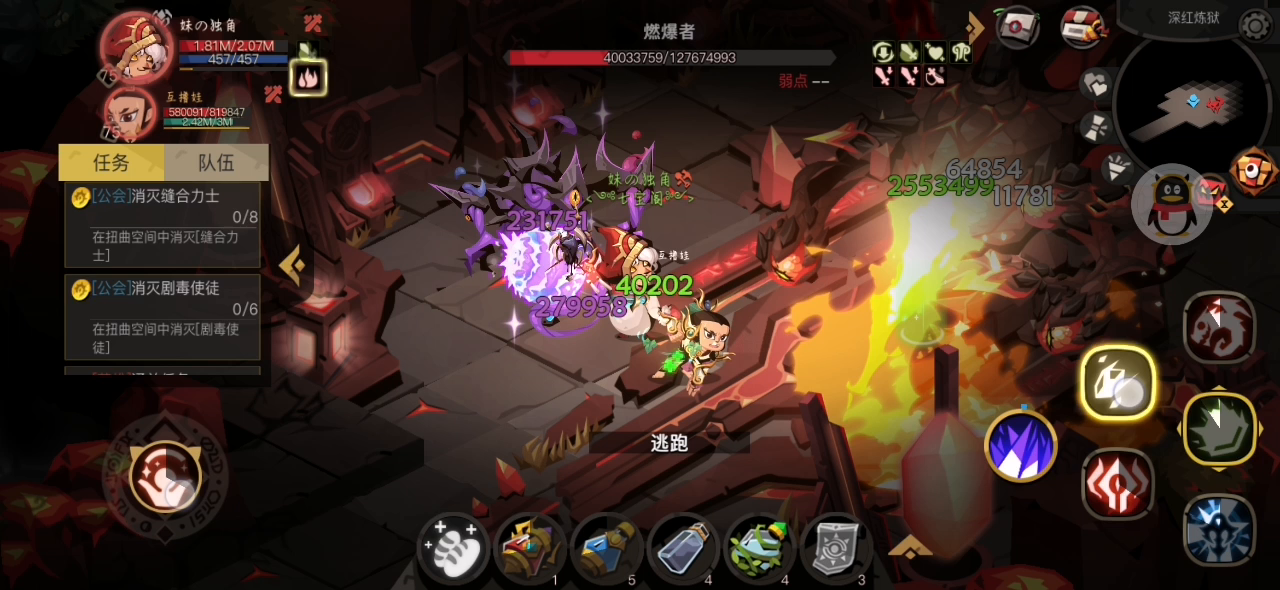Image resolution: width=1280 pixels, height=590 pixels.
Task: Select the 任务 quest tab
Action: (x=111, y=162)
